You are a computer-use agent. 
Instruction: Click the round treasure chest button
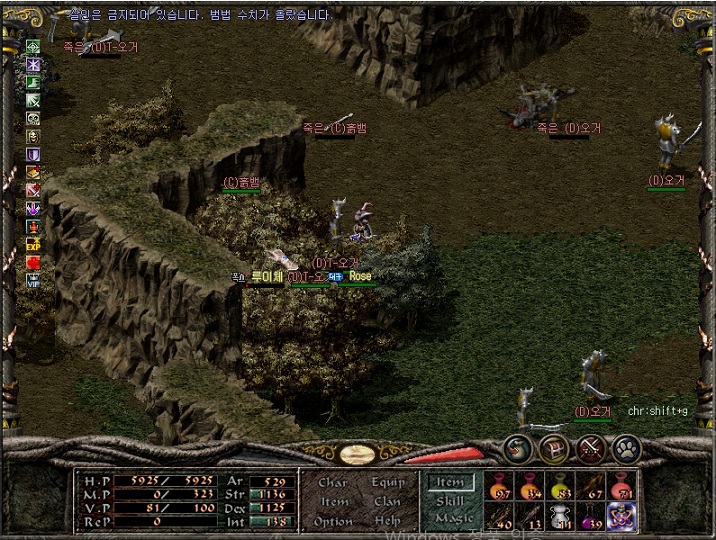coord(553,449)
